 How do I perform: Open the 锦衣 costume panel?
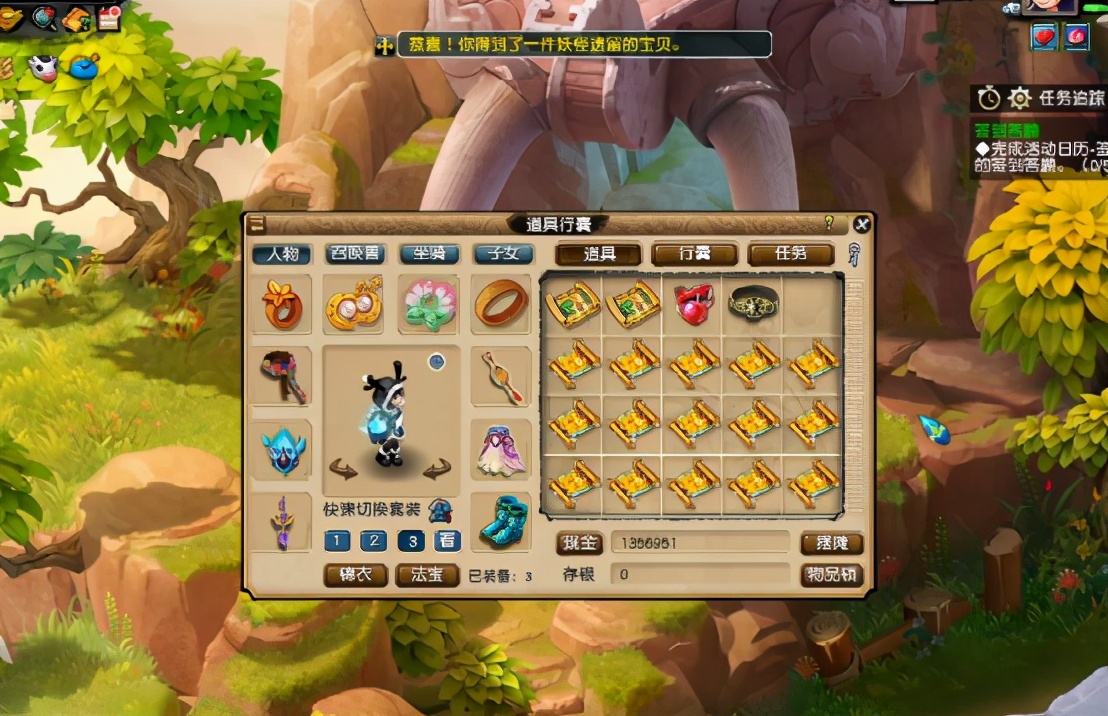pos(356,575)
